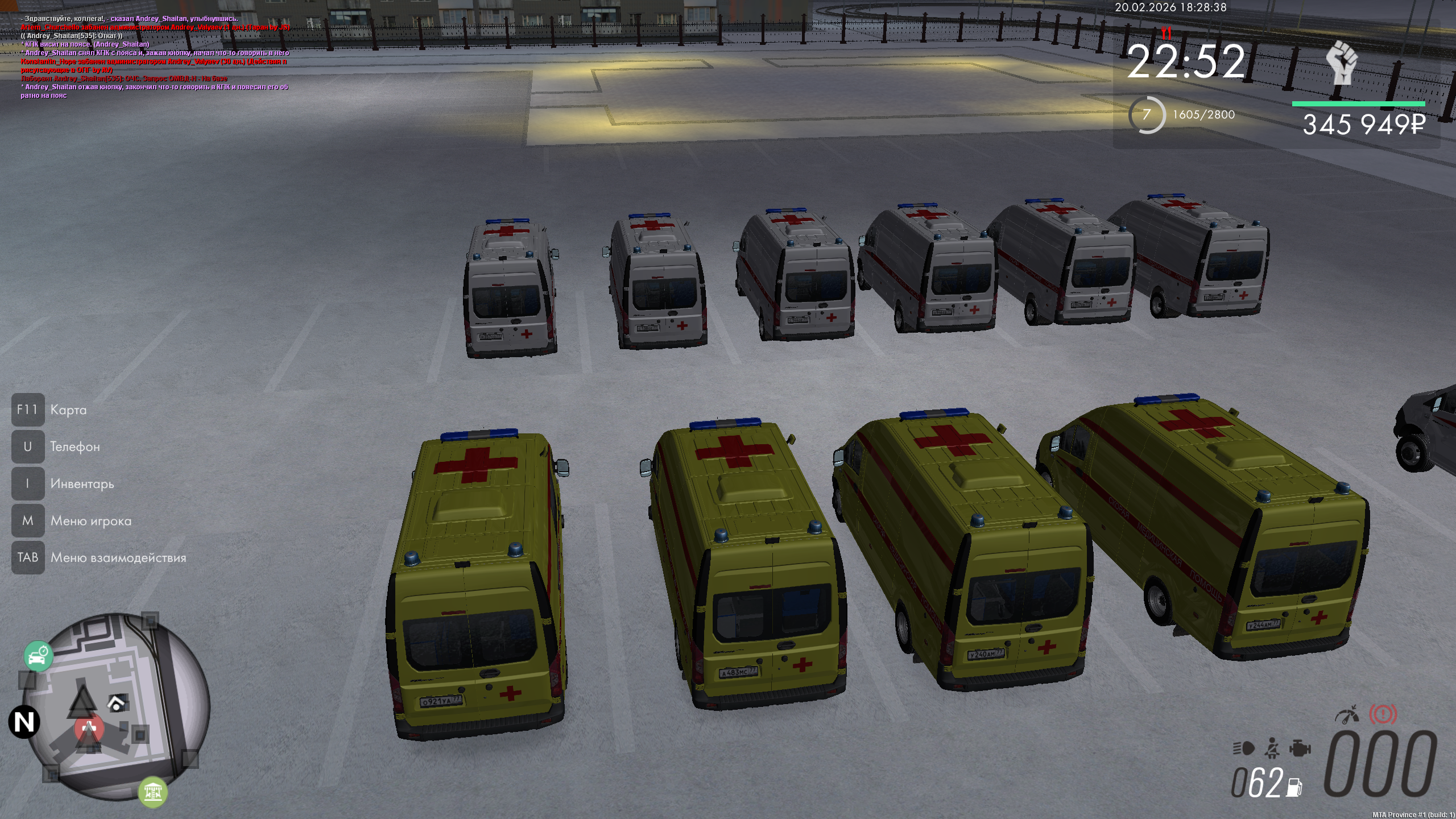Click the level 7 progress circle
1456x819 pixels.
pyautogui.click(x=1147, y=115)
